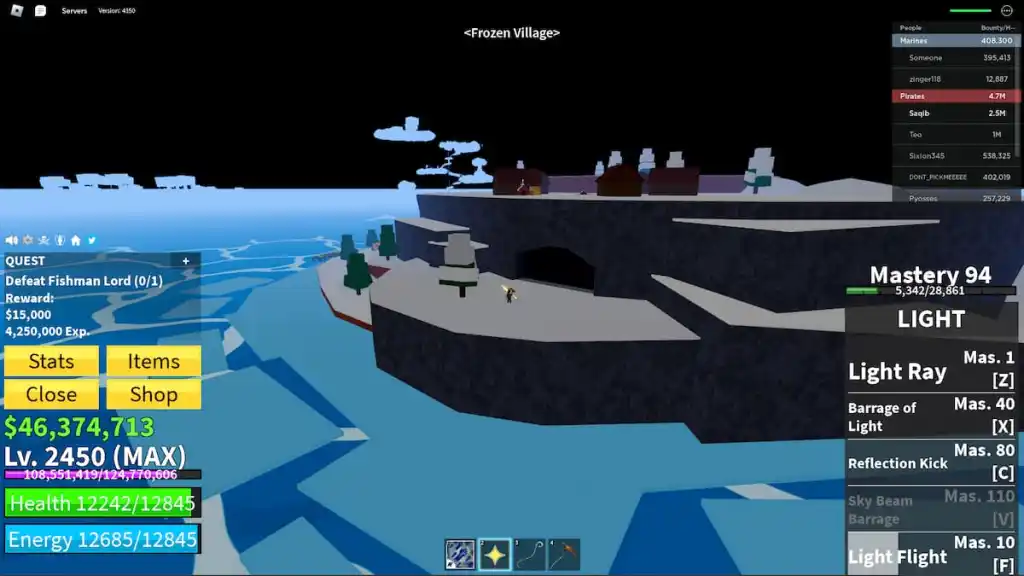Toggle sound with the speaker icon
The height and width of the screenshot is (576, 1024).
[12, 240]
